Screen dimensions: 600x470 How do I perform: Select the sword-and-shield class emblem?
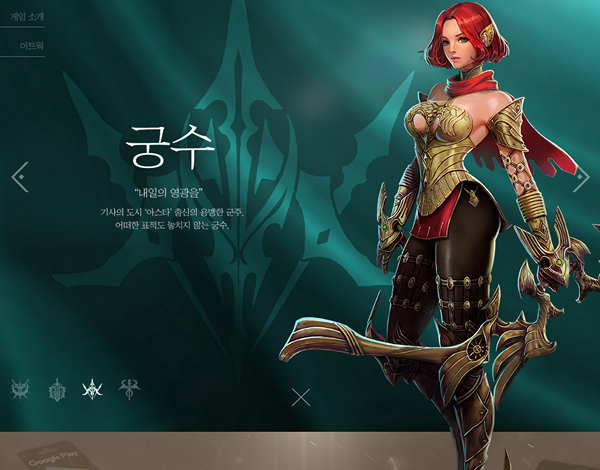(57, 389)
